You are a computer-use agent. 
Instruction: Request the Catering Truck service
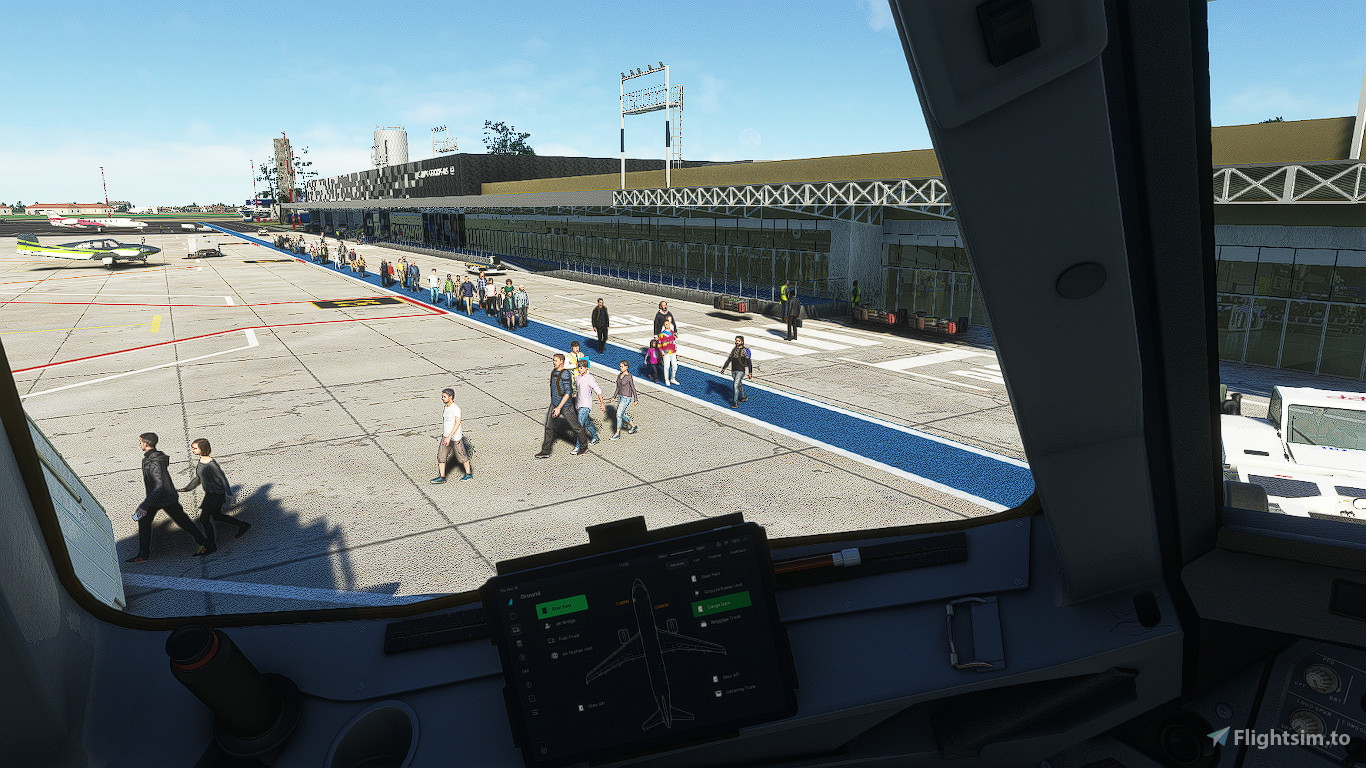pos(735,693)
